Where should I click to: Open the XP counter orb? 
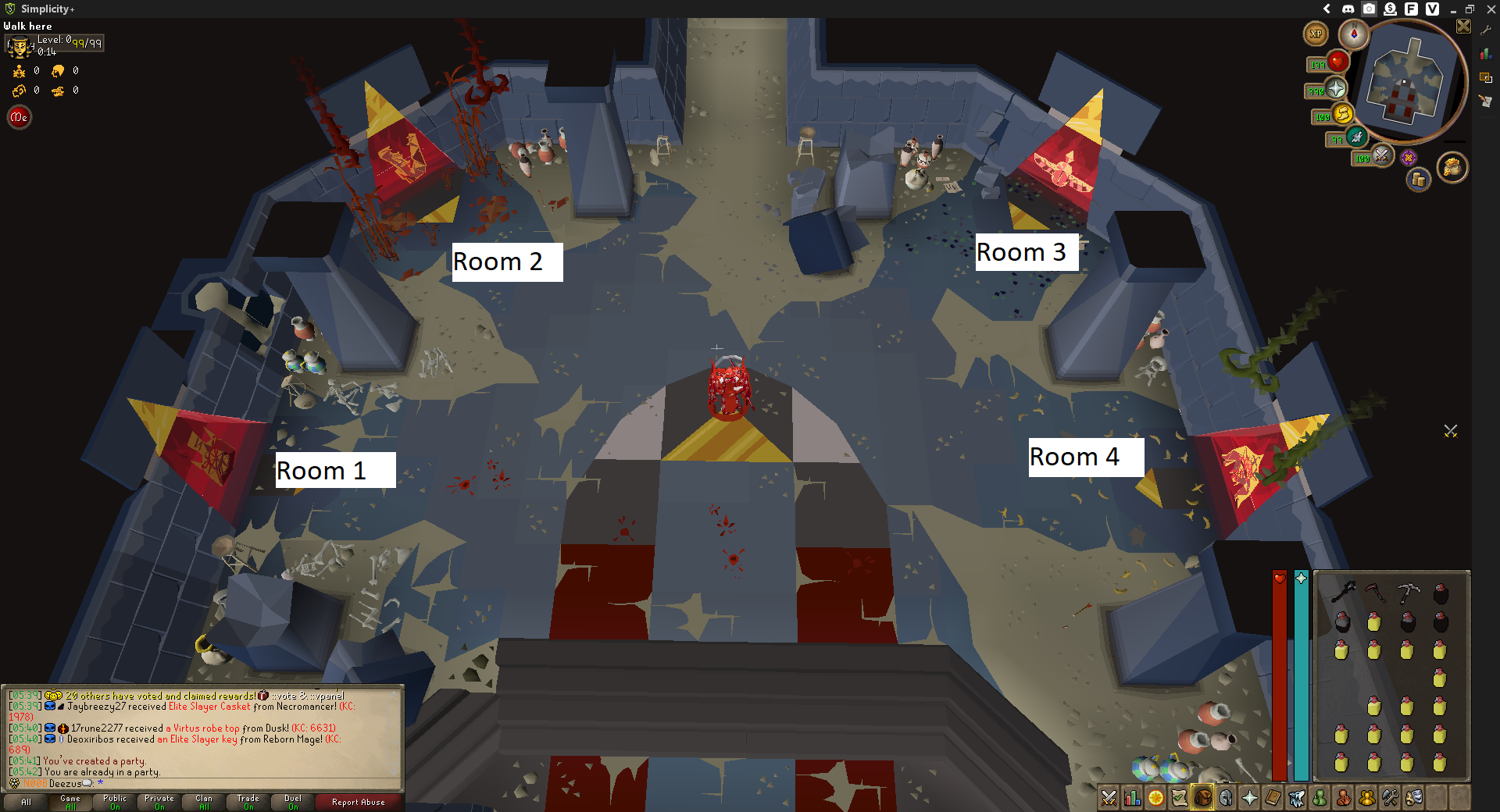point(1316,34)
